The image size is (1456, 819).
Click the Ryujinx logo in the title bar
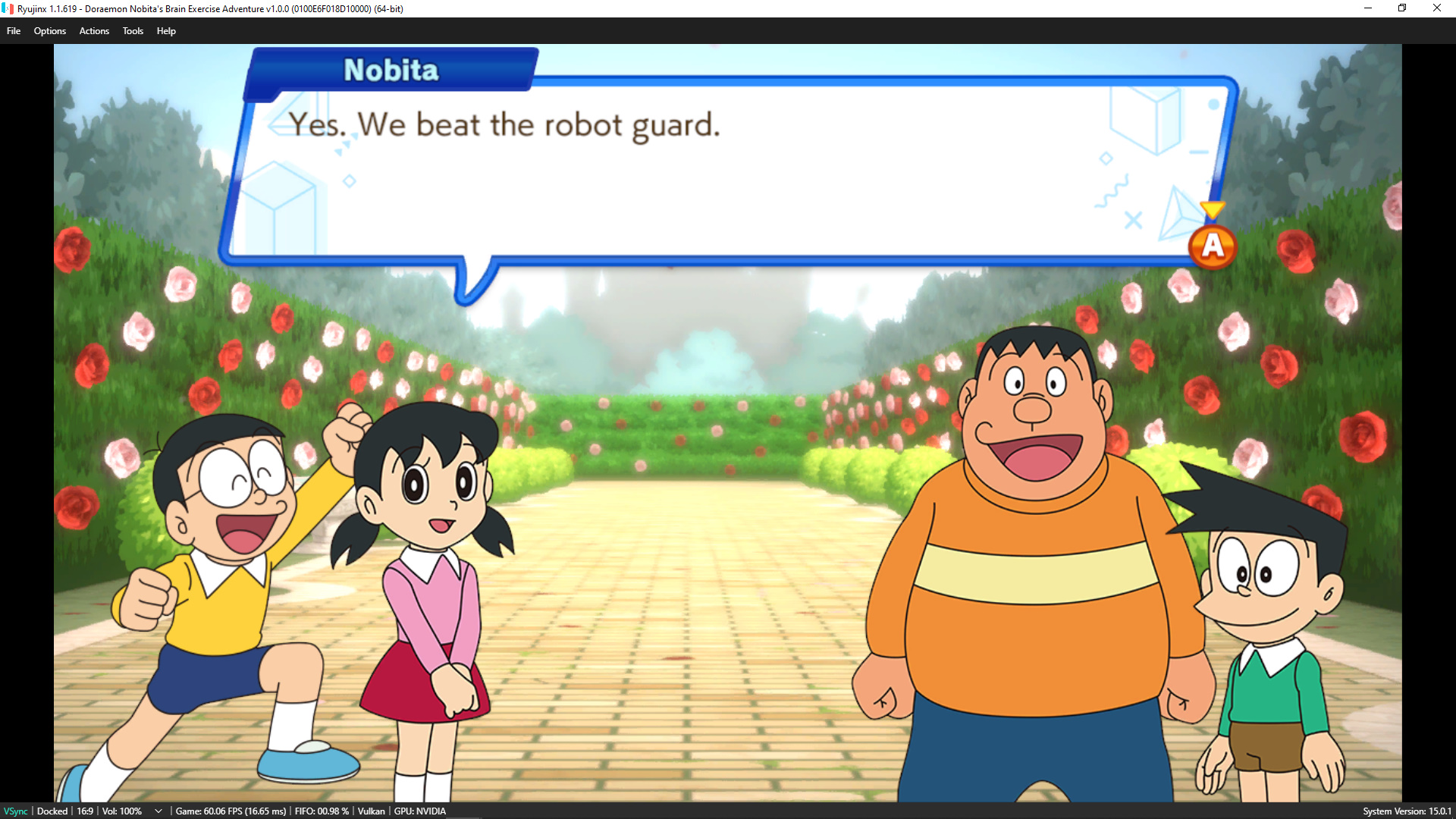click(x=8, y=8)
